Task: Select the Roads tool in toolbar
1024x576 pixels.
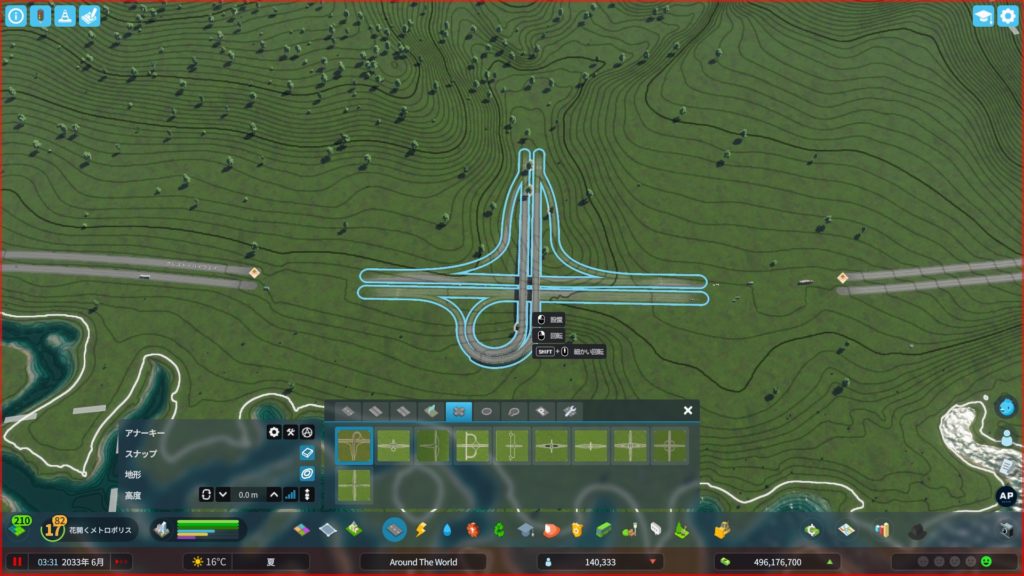Action: coord(395,529)
